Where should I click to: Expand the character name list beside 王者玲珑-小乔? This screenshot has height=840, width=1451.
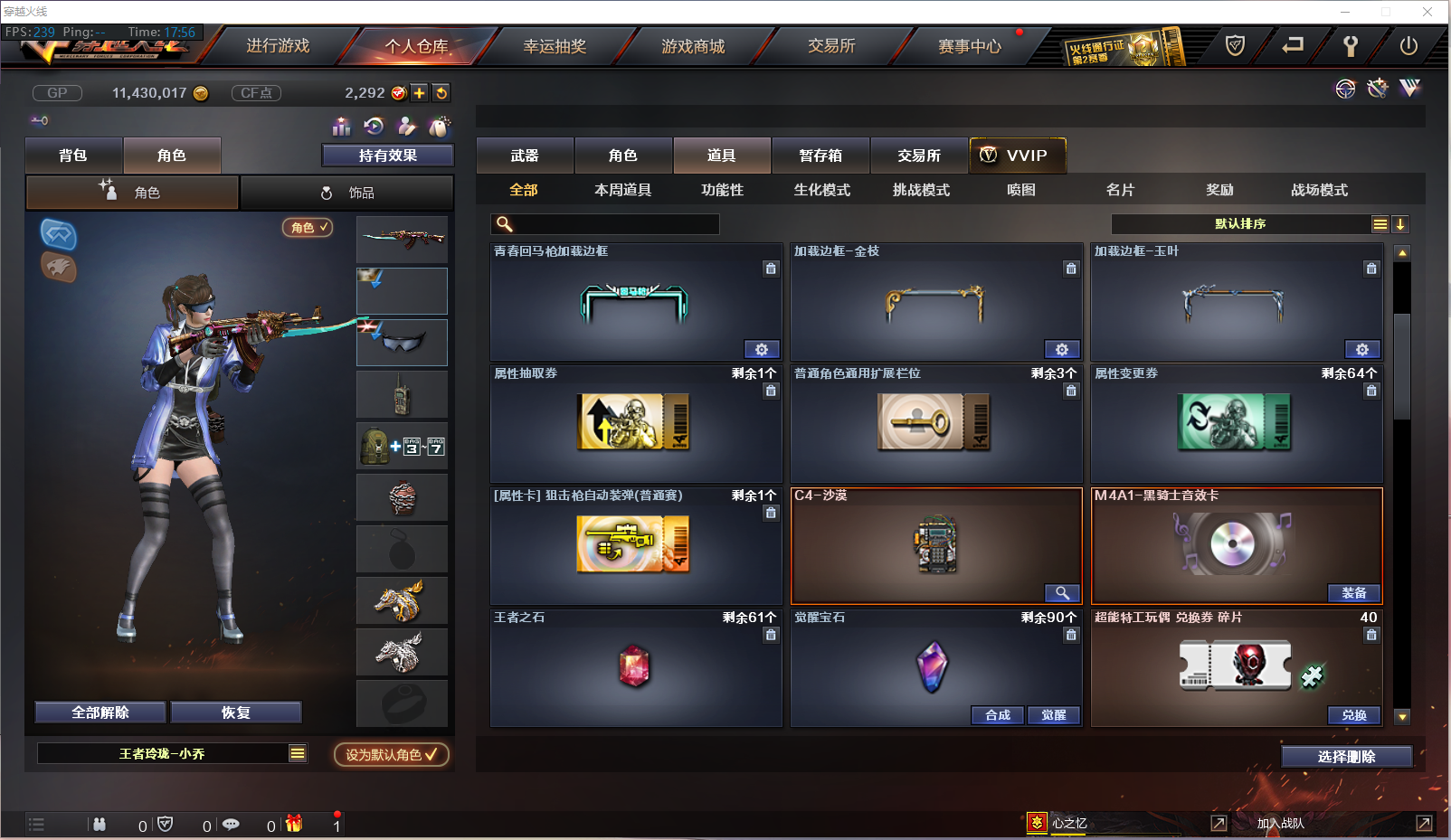click(x=296, y=752)
